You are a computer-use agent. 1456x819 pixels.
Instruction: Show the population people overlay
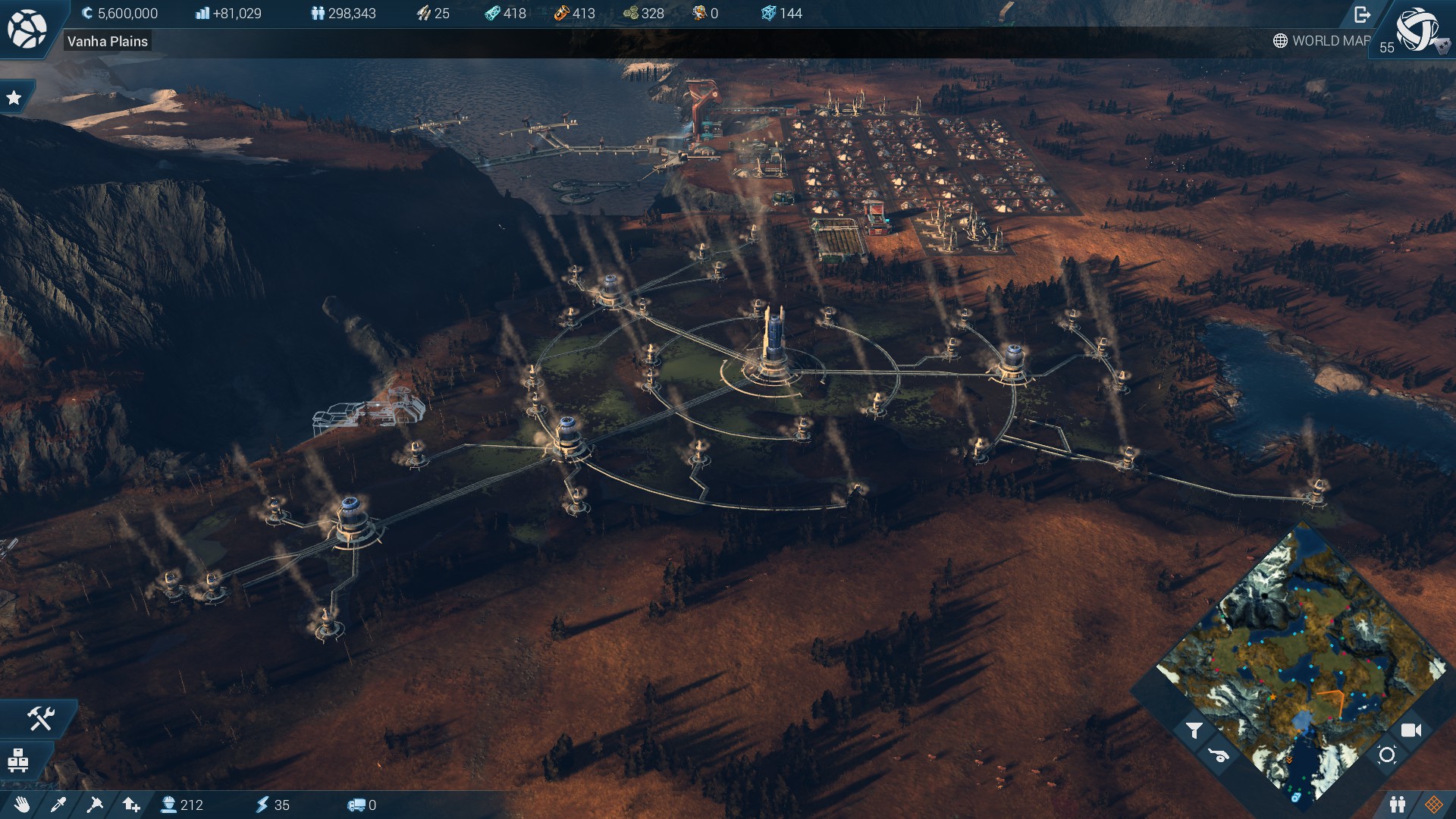pos(1398,804)
